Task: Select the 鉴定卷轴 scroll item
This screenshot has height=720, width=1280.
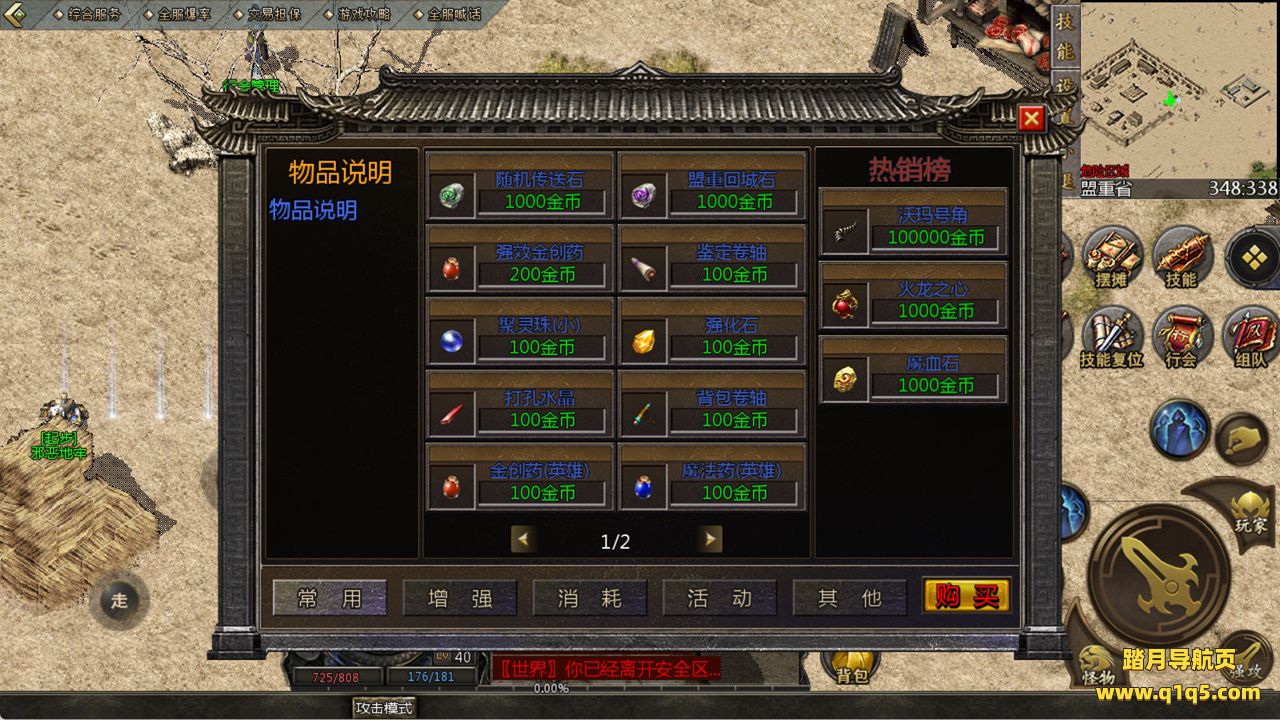Action: pos(712,260)
